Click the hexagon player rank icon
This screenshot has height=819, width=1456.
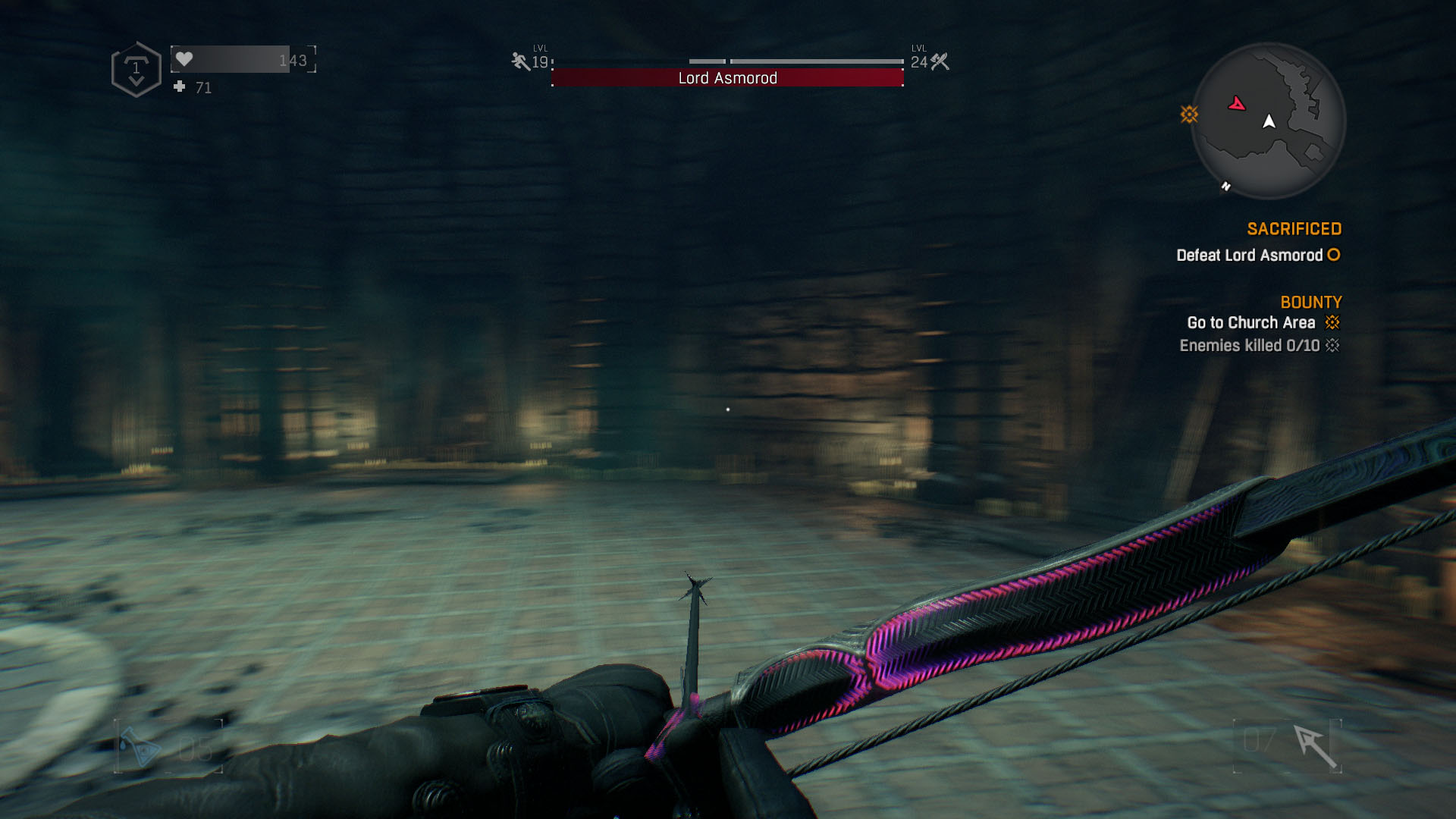click(136, 70)
